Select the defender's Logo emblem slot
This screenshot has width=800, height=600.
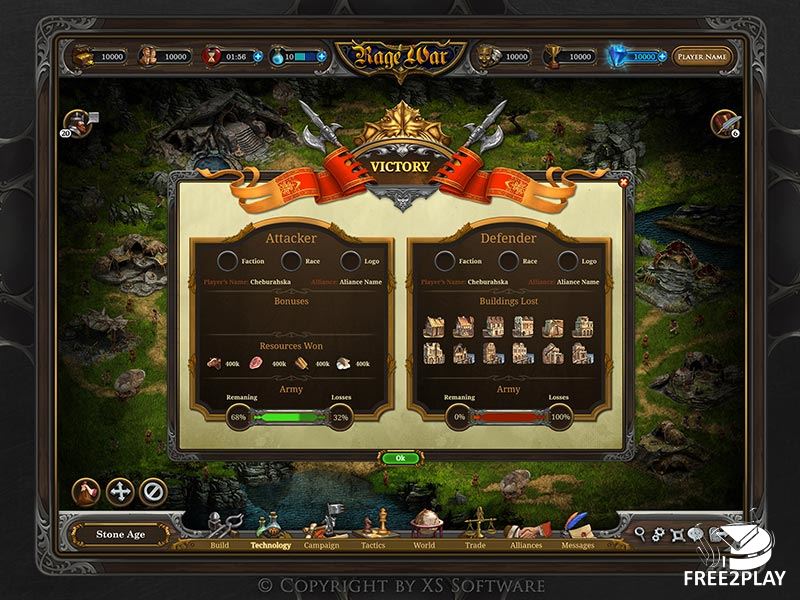pyautogui.click(x=568, y=261)
